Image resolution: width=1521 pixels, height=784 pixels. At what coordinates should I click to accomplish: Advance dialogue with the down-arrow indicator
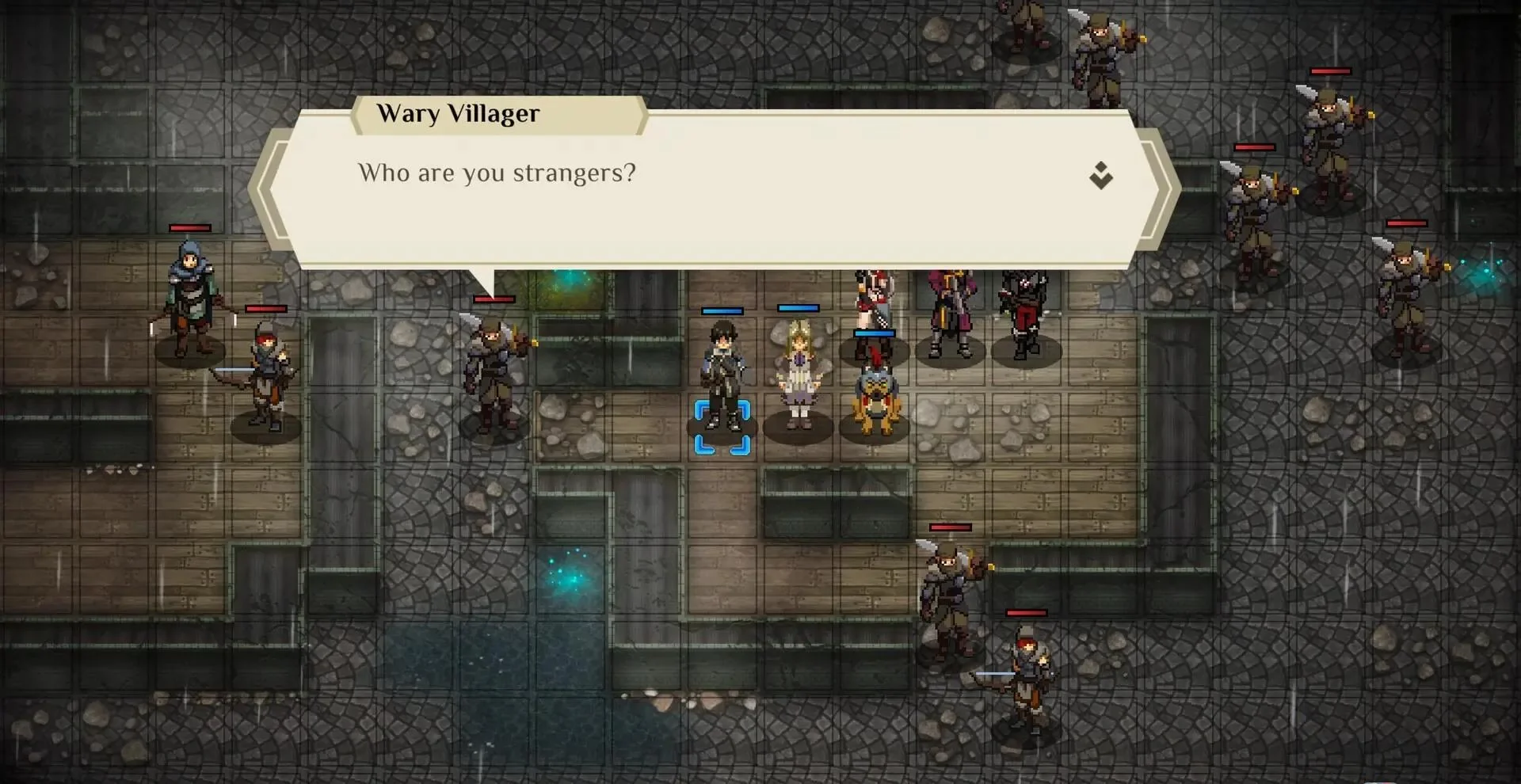(1100, 175)
